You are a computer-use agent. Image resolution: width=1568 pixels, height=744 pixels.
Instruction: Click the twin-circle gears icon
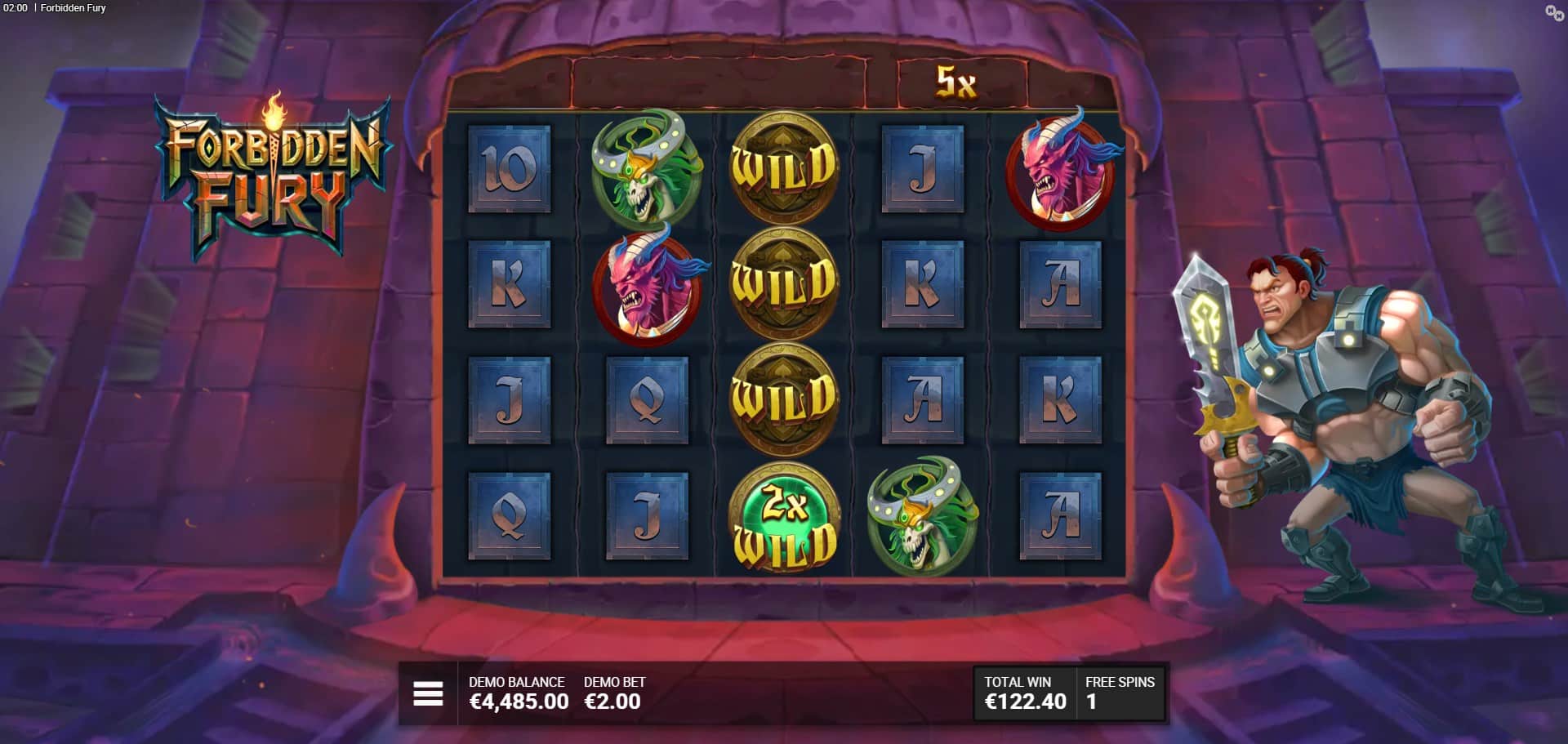point(1553,12)
